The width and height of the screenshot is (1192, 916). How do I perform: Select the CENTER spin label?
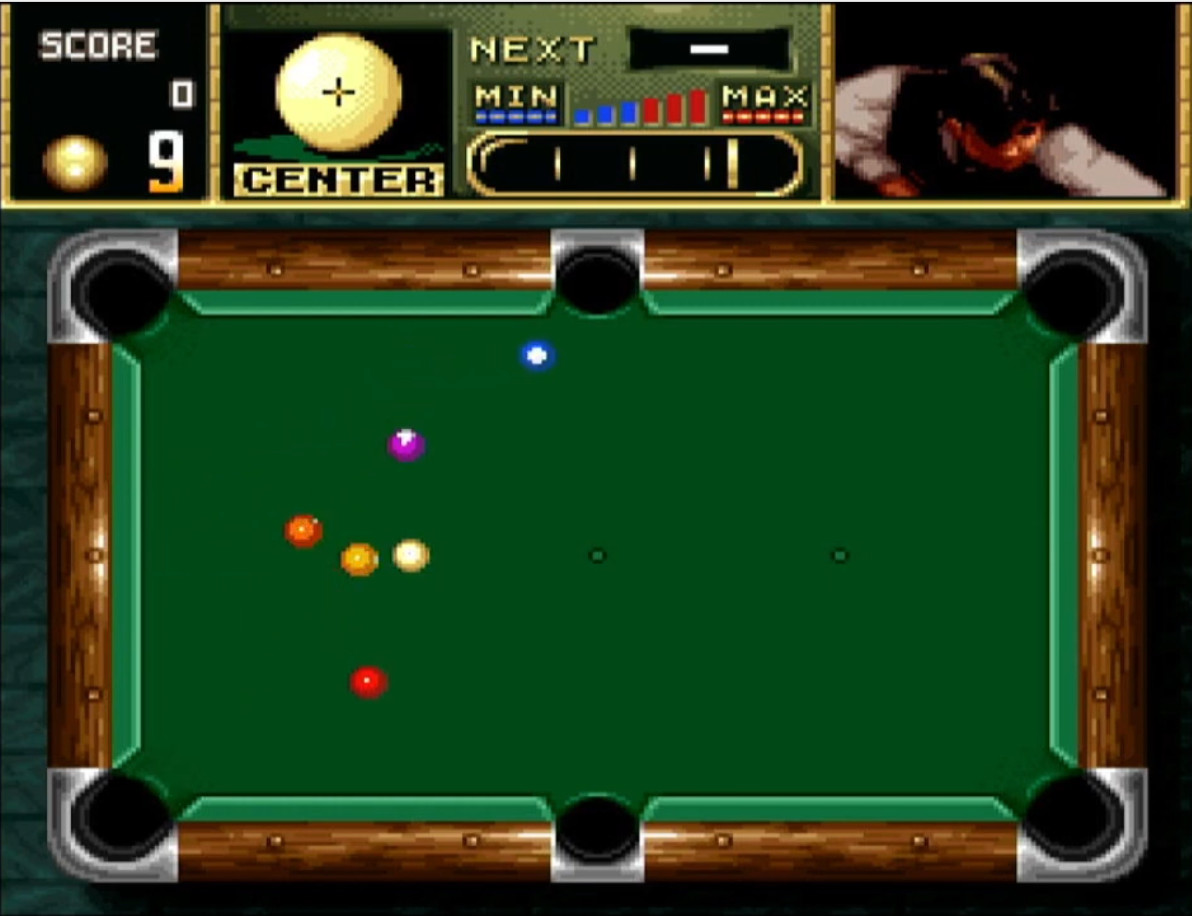339,180
